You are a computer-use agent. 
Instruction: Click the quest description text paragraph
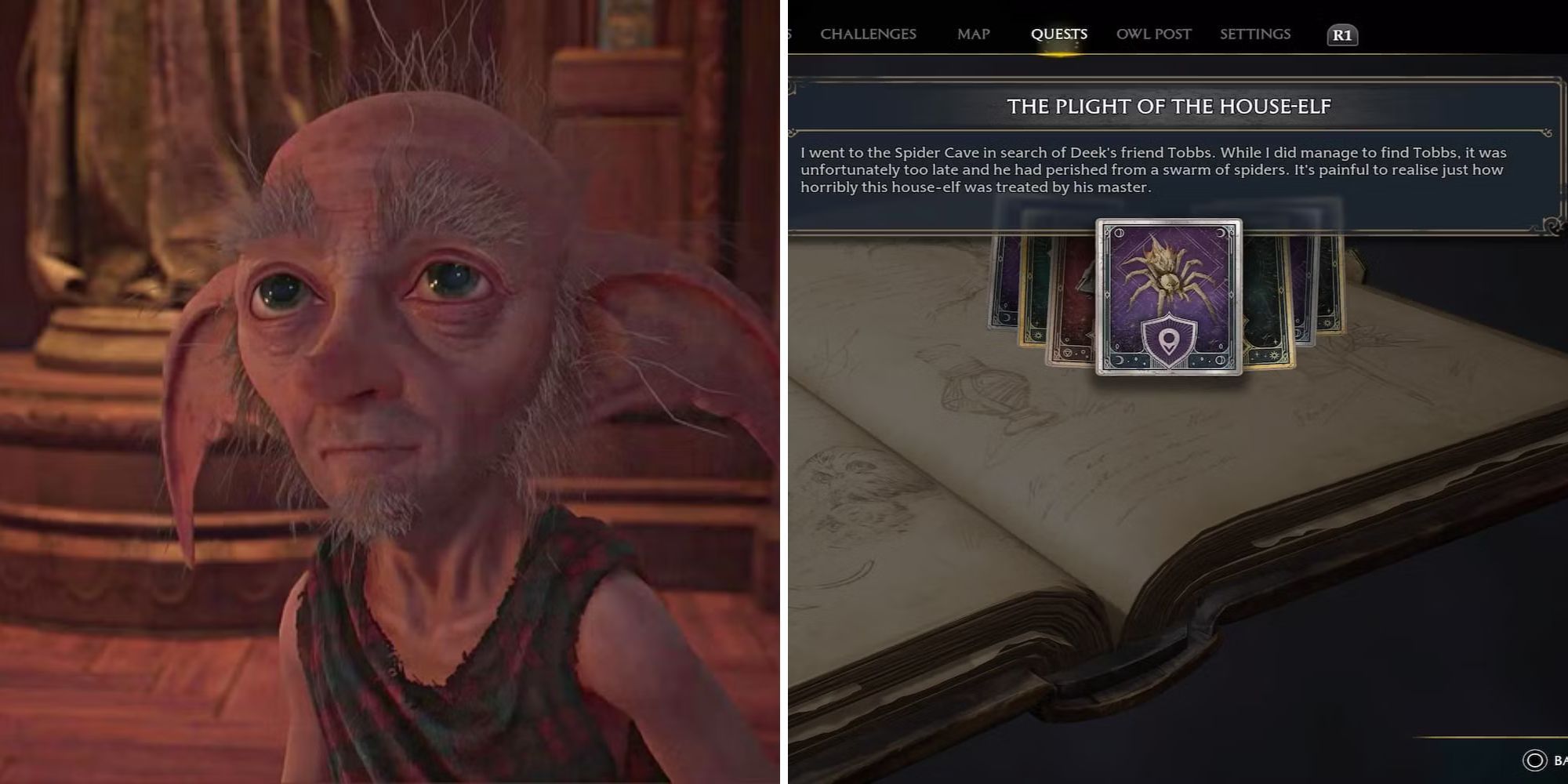coord(1176,168)
